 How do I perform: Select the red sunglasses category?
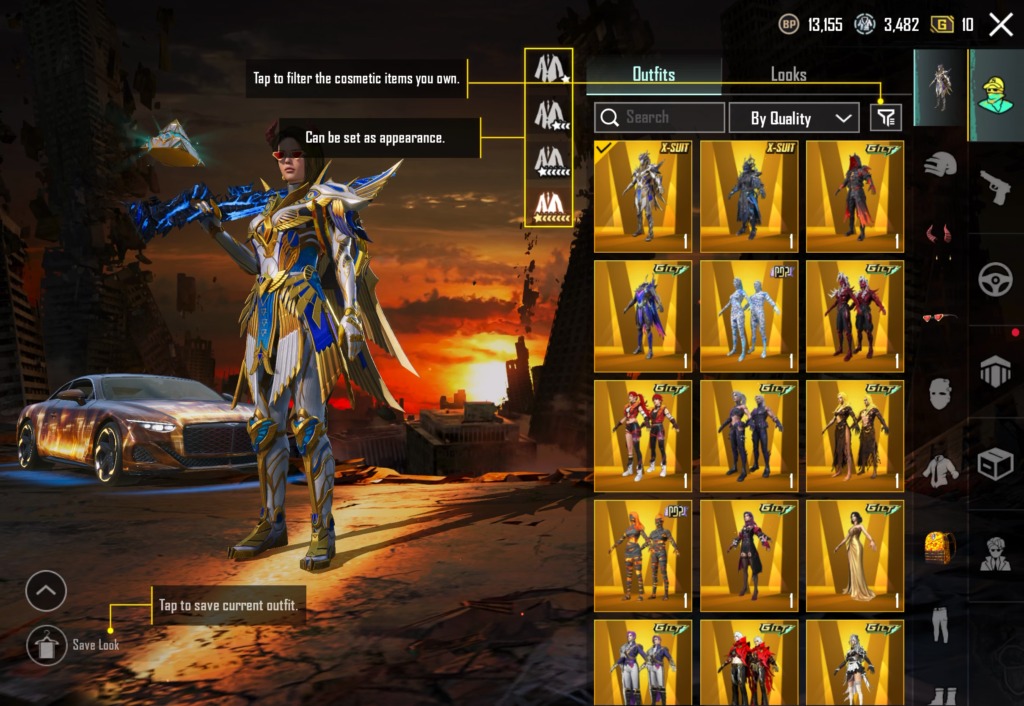[x=940, y=318]
